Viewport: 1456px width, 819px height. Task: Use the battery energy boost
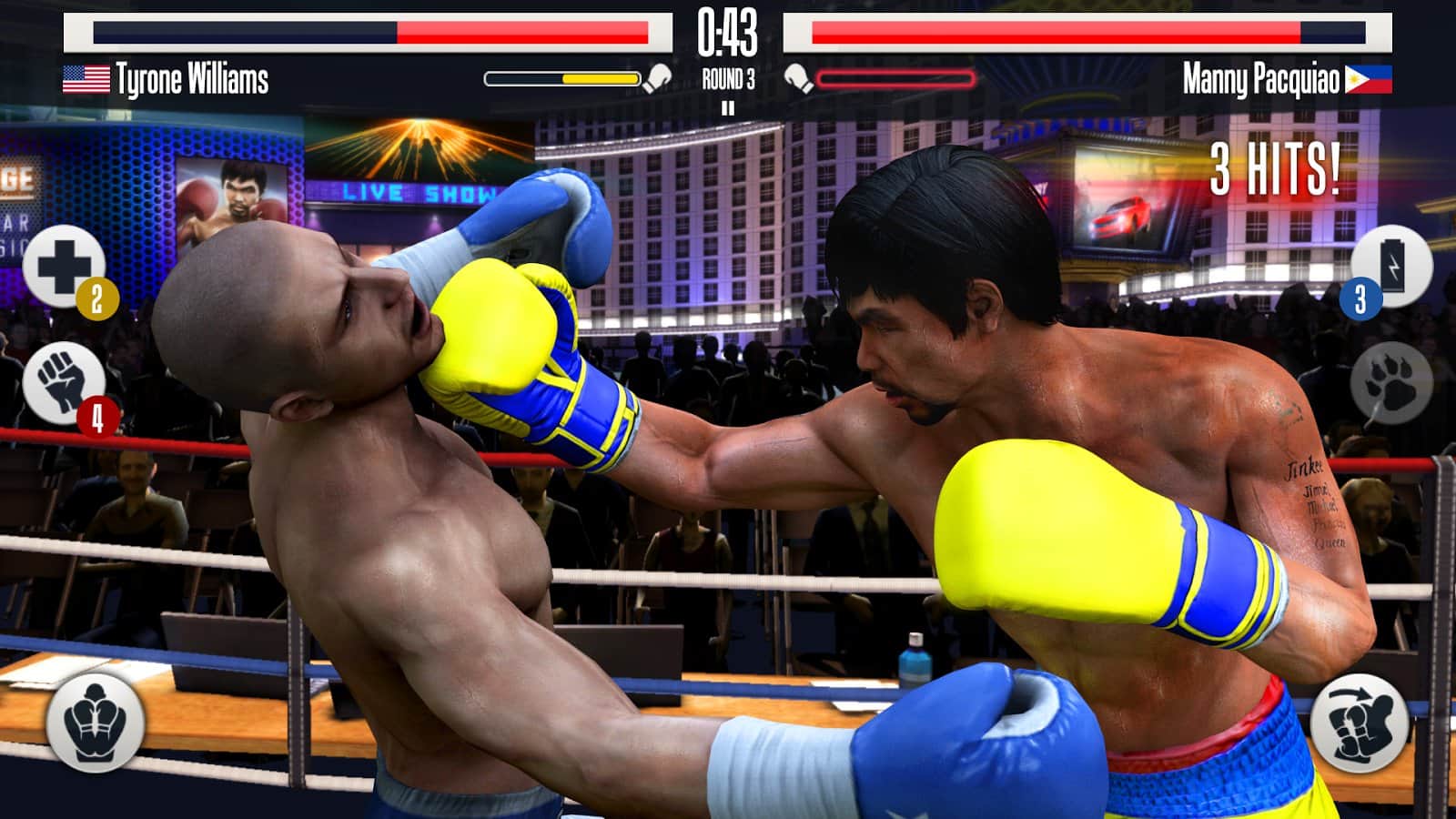1391,265
